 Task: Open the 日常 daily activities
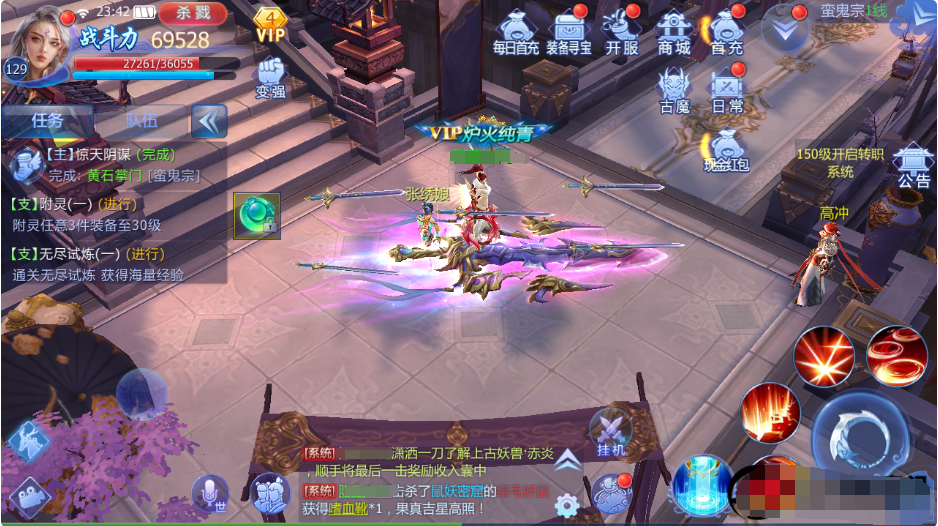click(727, 88)
